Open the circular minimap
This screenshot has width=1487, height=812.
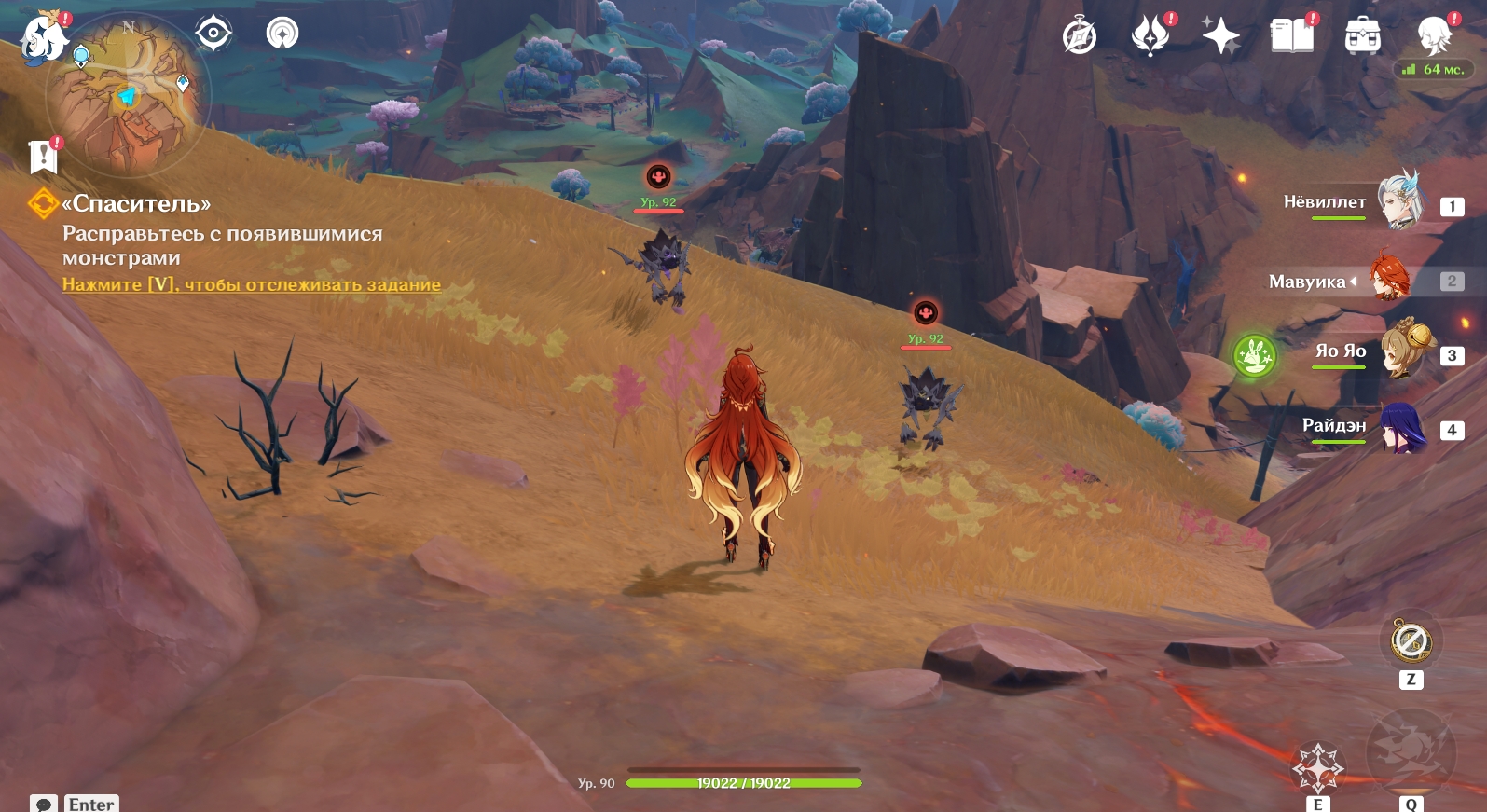tap(129, 96)
